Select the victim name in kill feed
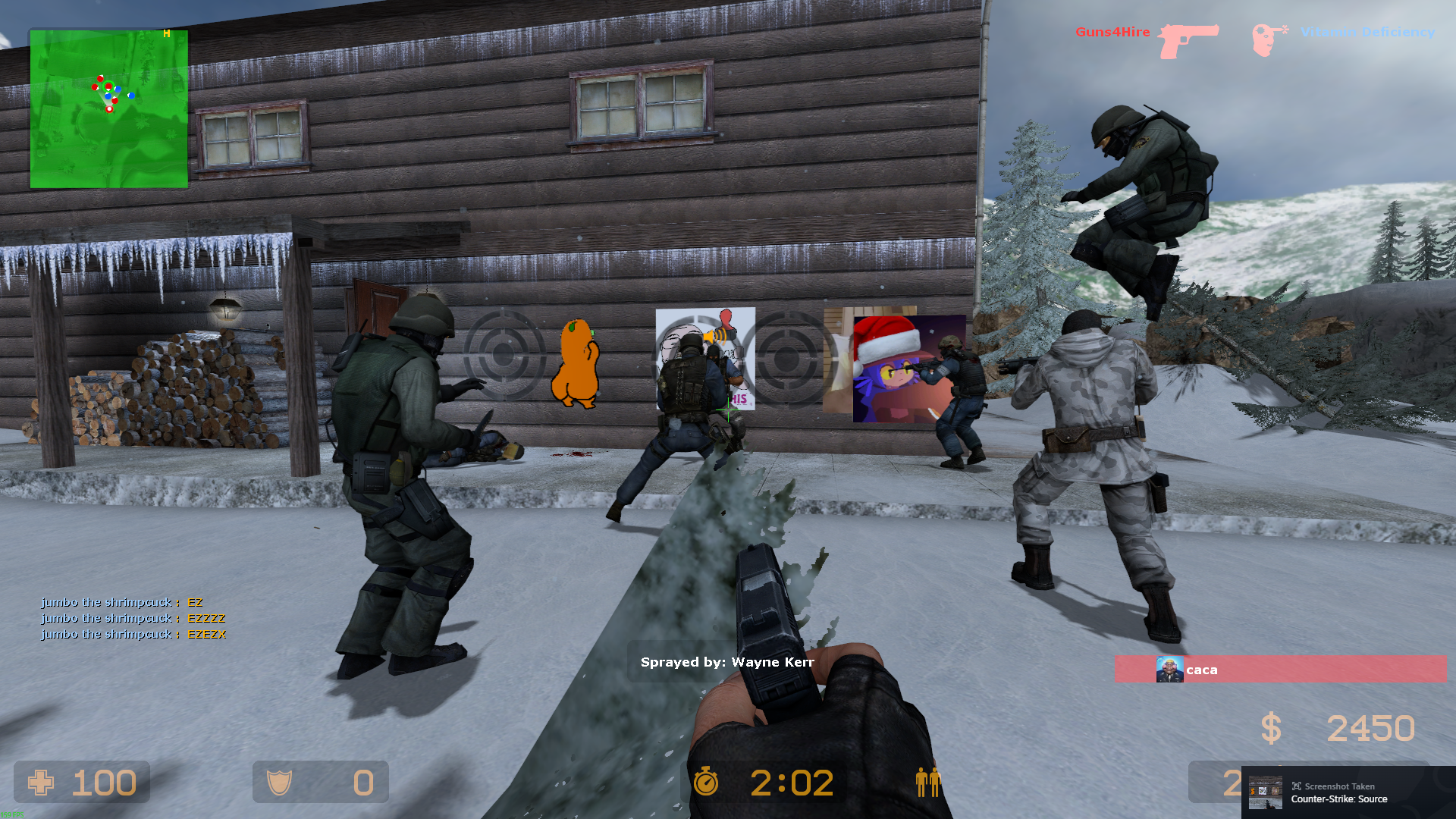Screen dimensions: 1456x819 coord(1367,32)
